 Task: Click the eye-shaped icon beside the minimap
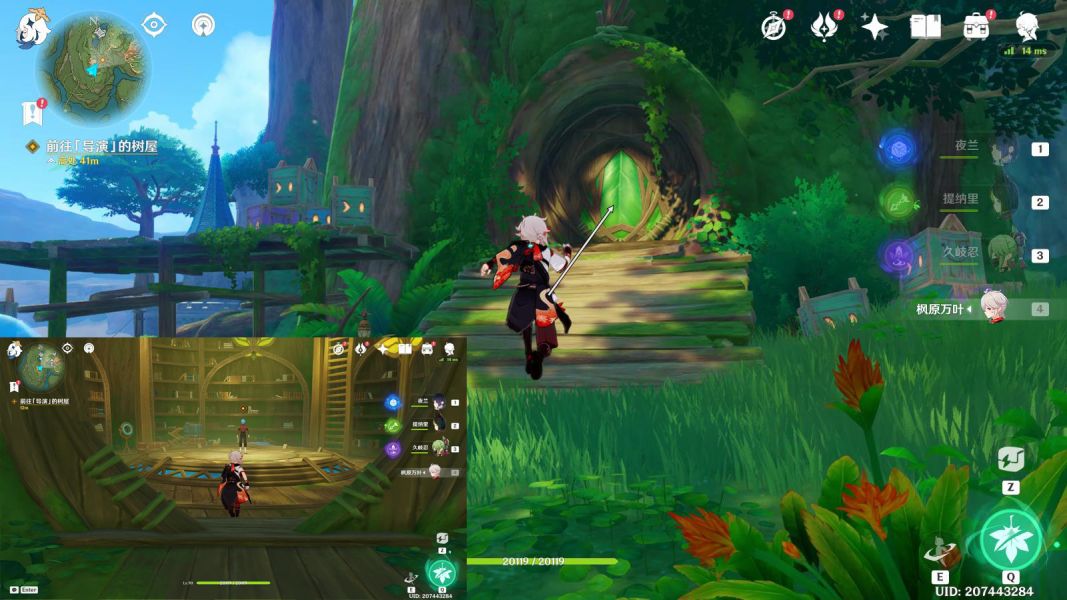tap(154, 25)
